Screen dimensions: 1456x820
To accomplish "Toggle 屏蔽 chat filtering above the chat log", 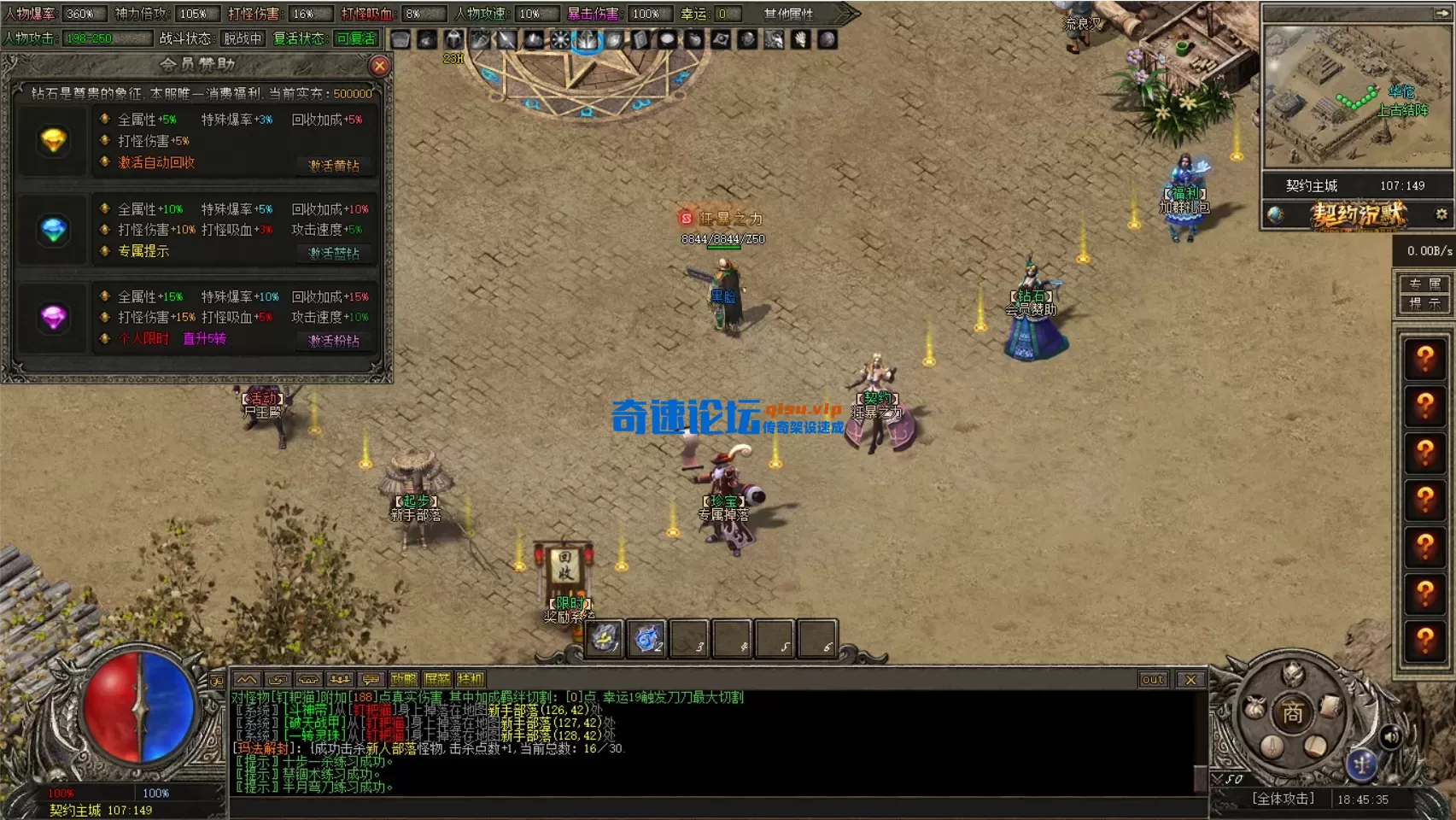I will pyautogui.click(x=437, y=679).
